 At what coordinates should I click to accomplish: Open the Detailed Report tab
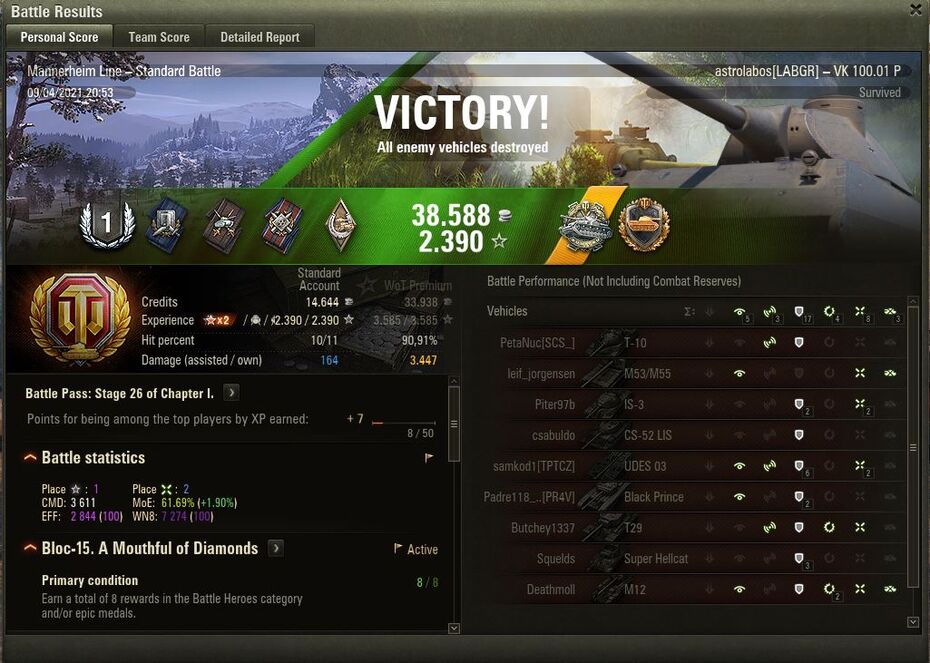260,37
